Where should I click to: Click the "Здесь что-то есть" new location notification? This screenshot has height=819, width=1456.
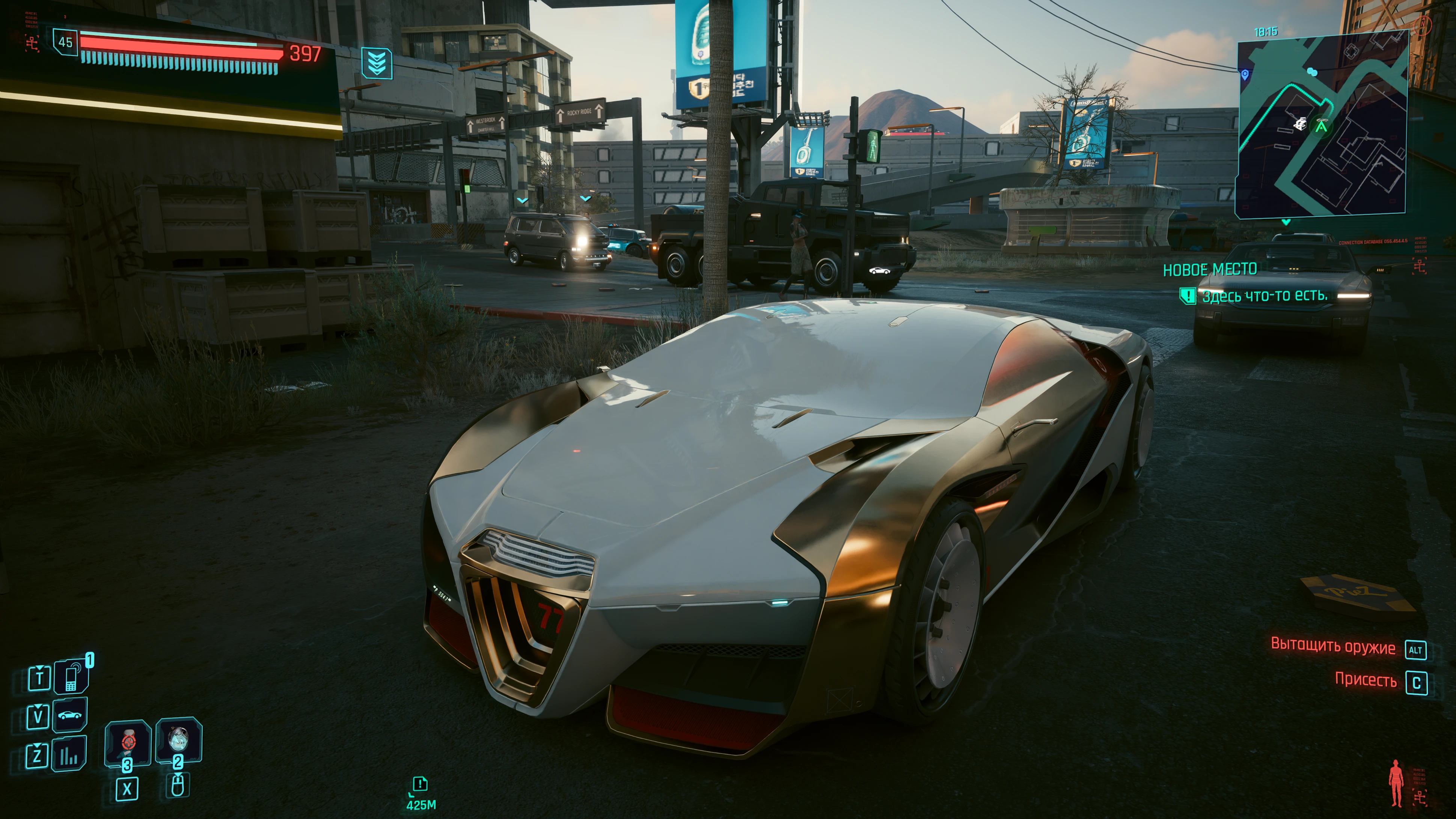[x=1264, y=296]
